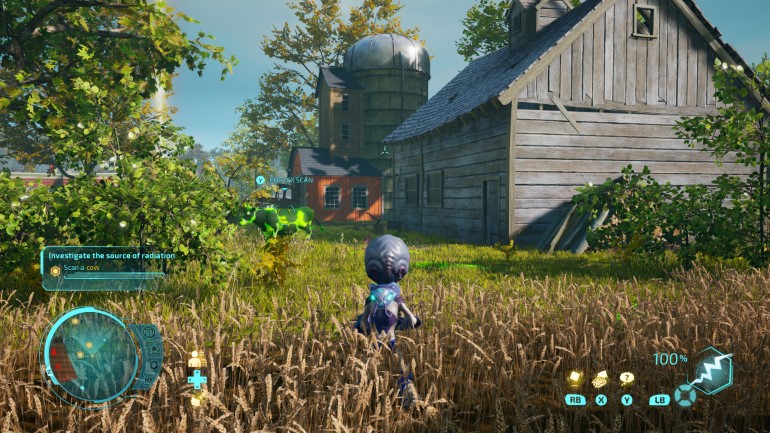
Task: Open the circular radar minimap
Action: [93, 355]
